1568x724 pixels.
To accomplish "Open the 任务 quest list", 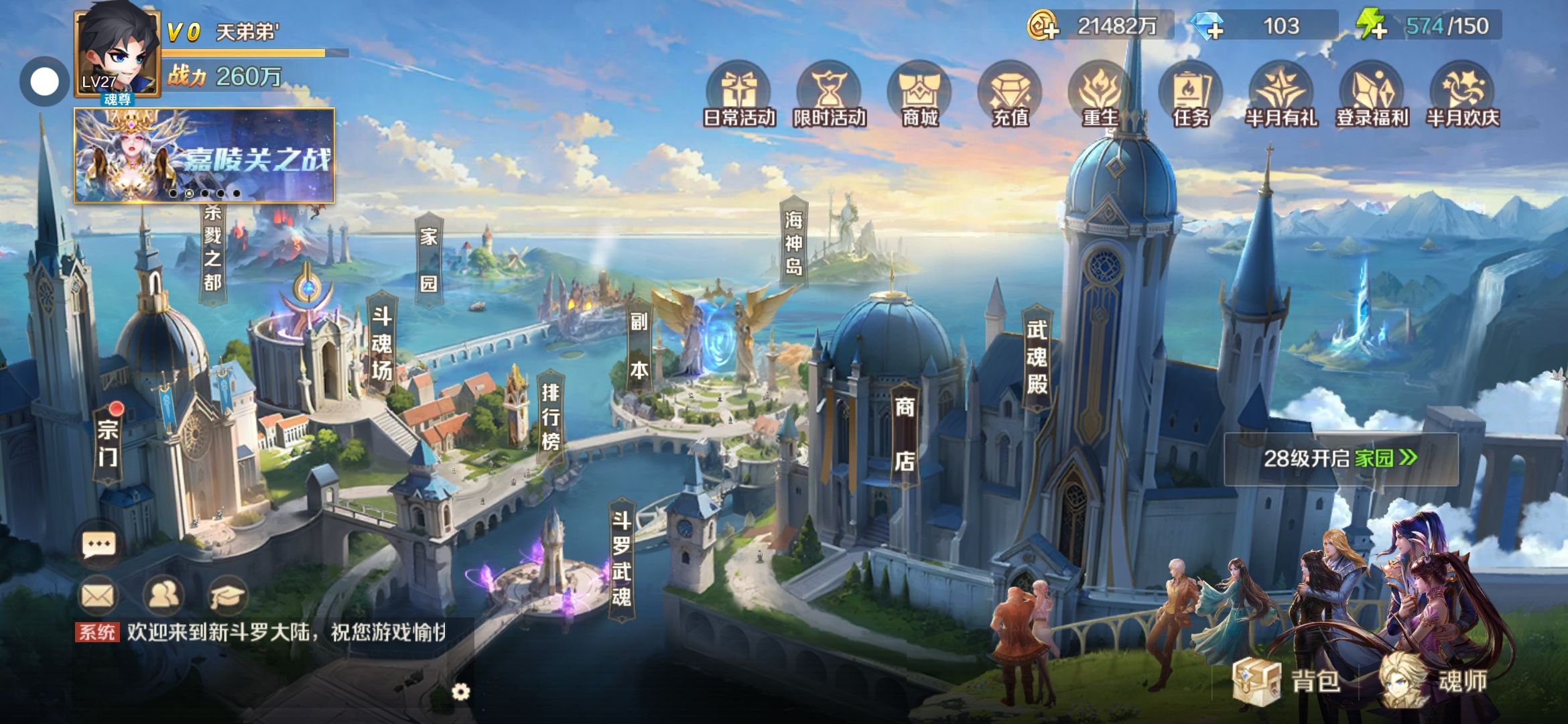I will pyautogui.click(x=1191, y=95).
